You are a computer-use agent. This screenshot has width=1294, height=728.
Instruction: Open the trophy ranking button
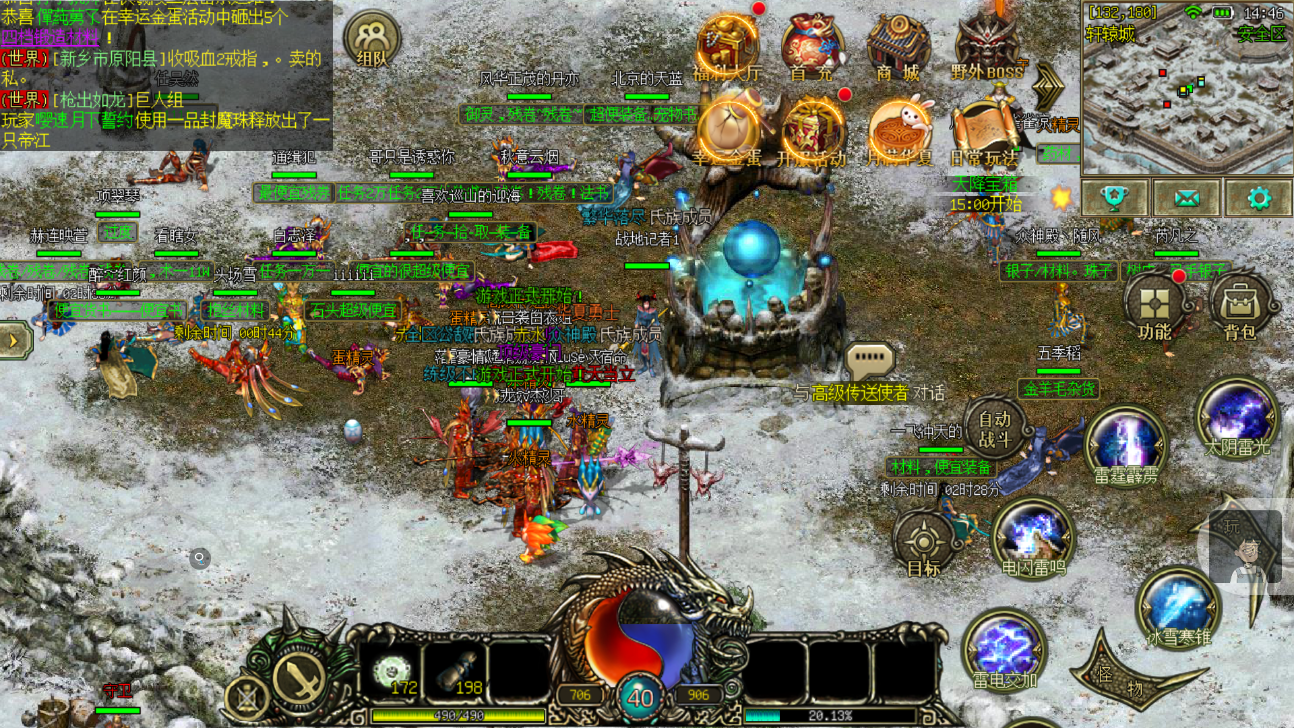pyautogui.click(x=1114, y=198)
